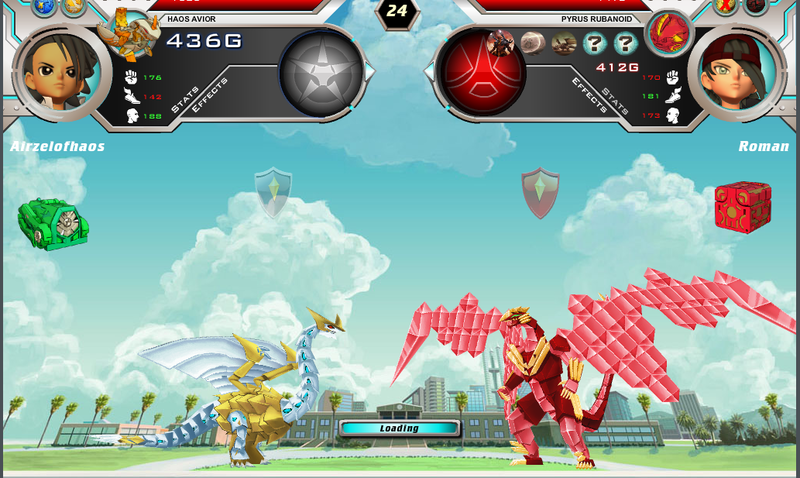Use the green battle gear item
The width and height of the screenshot is (800, 478).
coord(52,222)
